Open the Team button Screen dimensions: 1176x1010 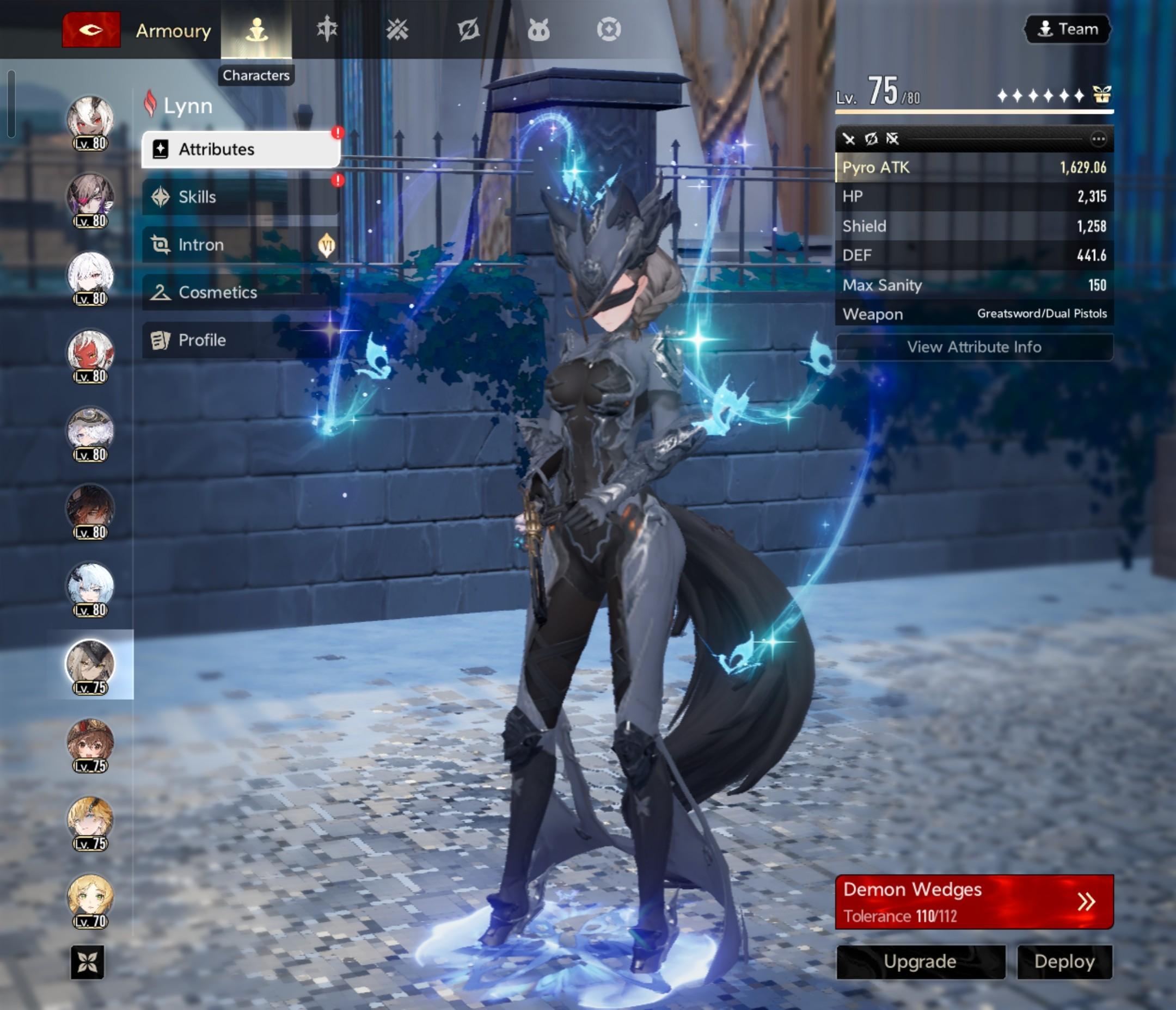1068,29
